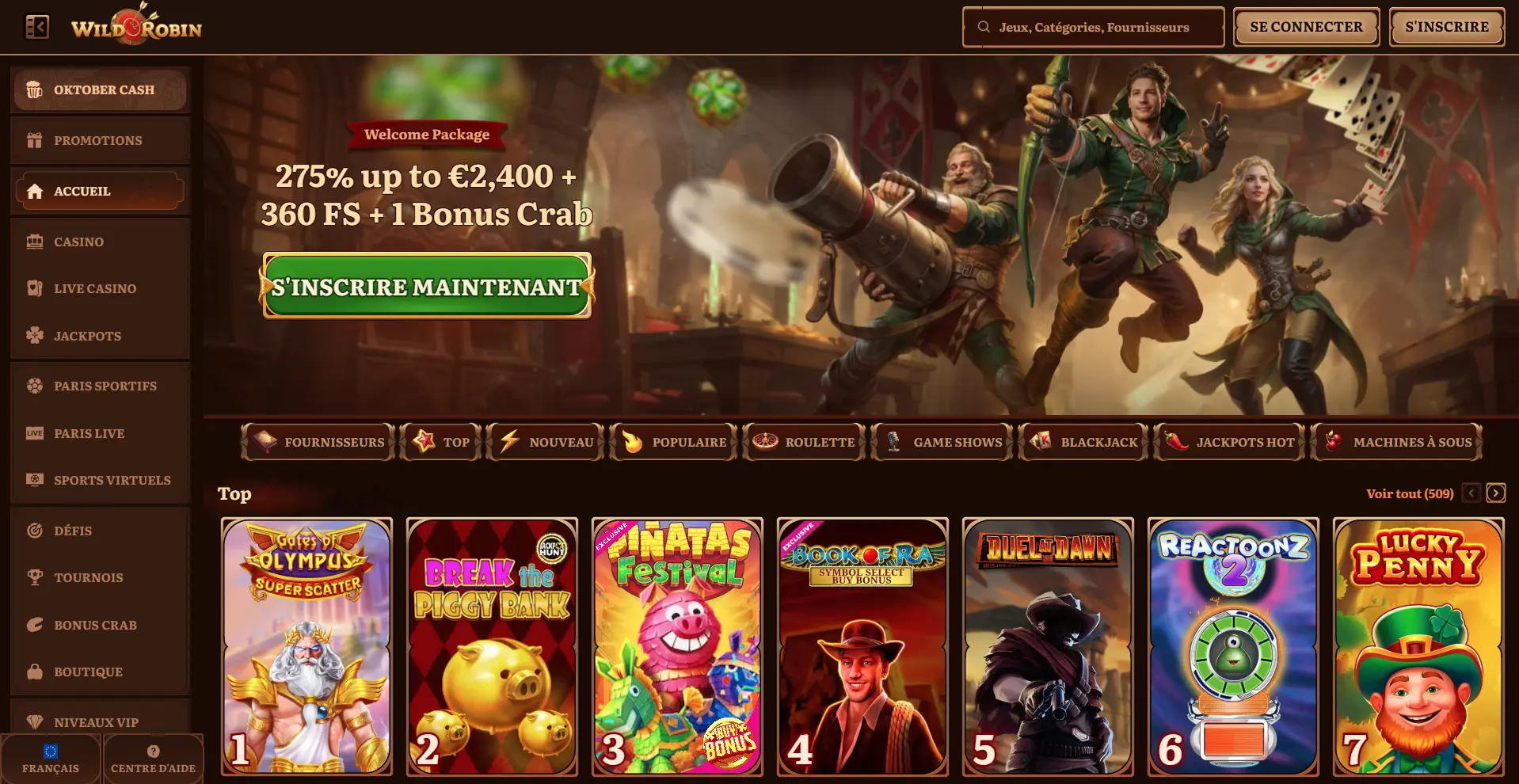Image resolution: width=1519 pixels, height=784 pixels.
Task: Open Voir tout (509) games list
Action: click(x=1409, y=493)
